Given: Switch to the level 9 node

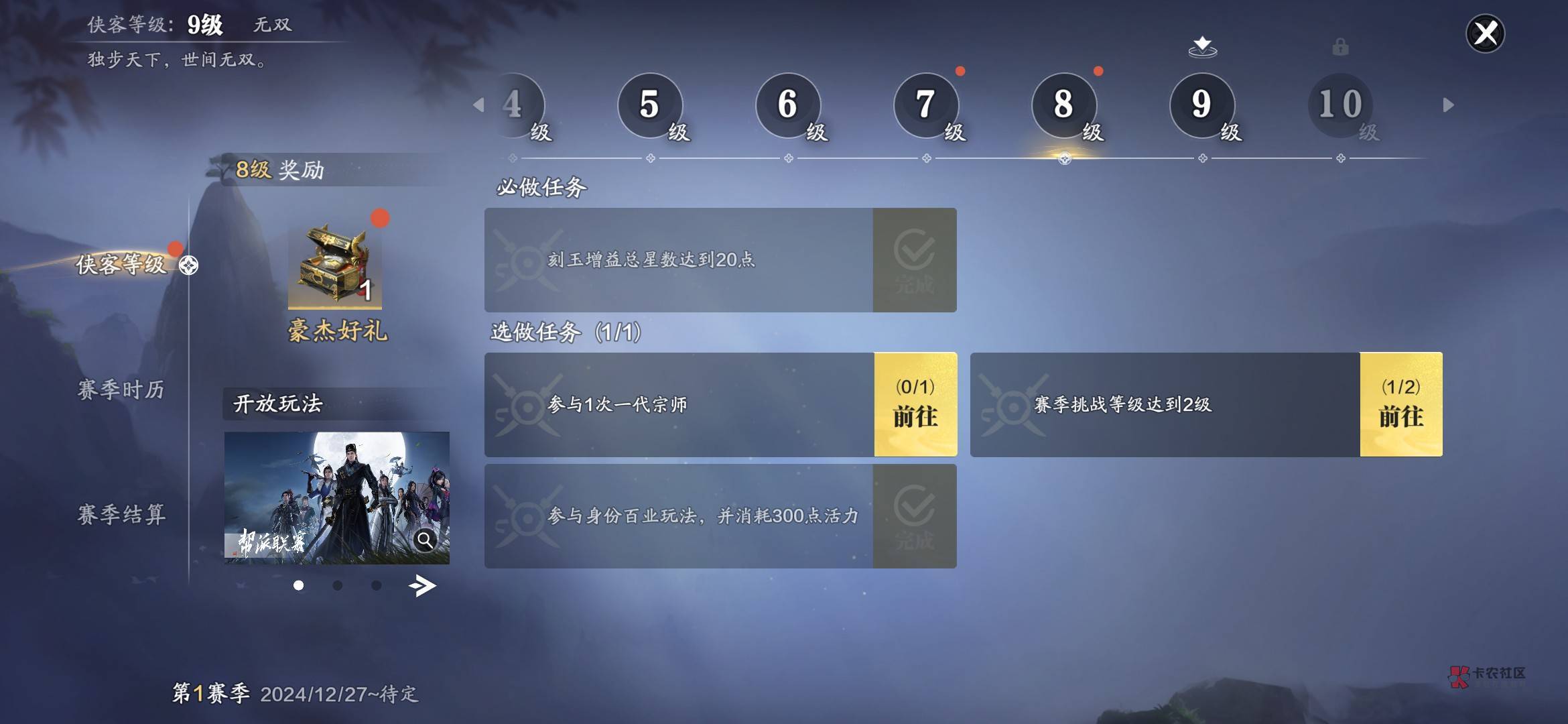Looking at the screenshot, I should (1202, 105).
